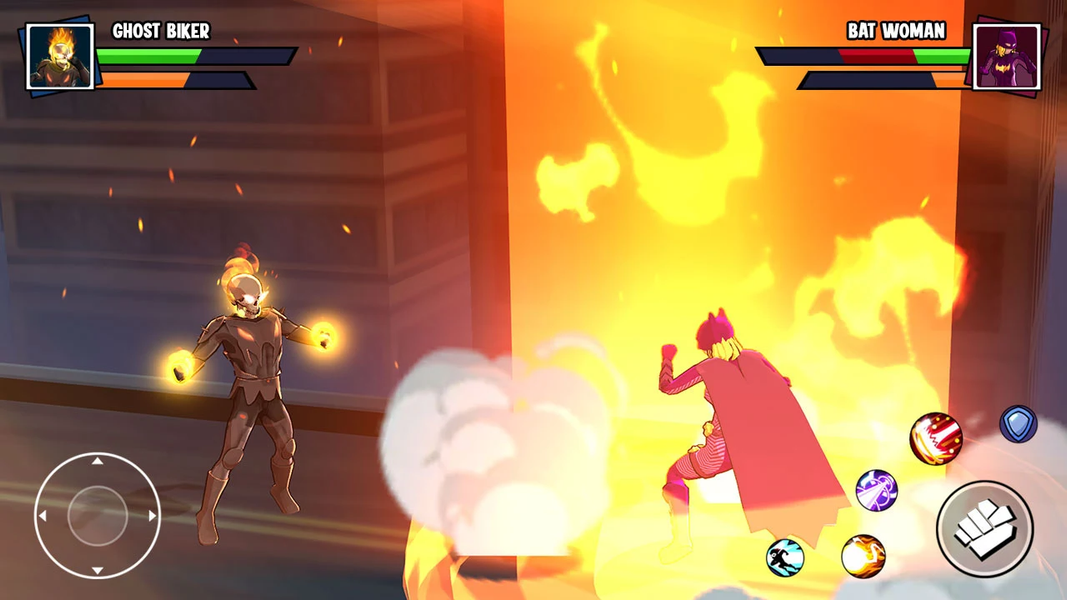Viewport: 1067px width, 600px height.
Task: Tap the fist punch attack button
Action: 984,528
